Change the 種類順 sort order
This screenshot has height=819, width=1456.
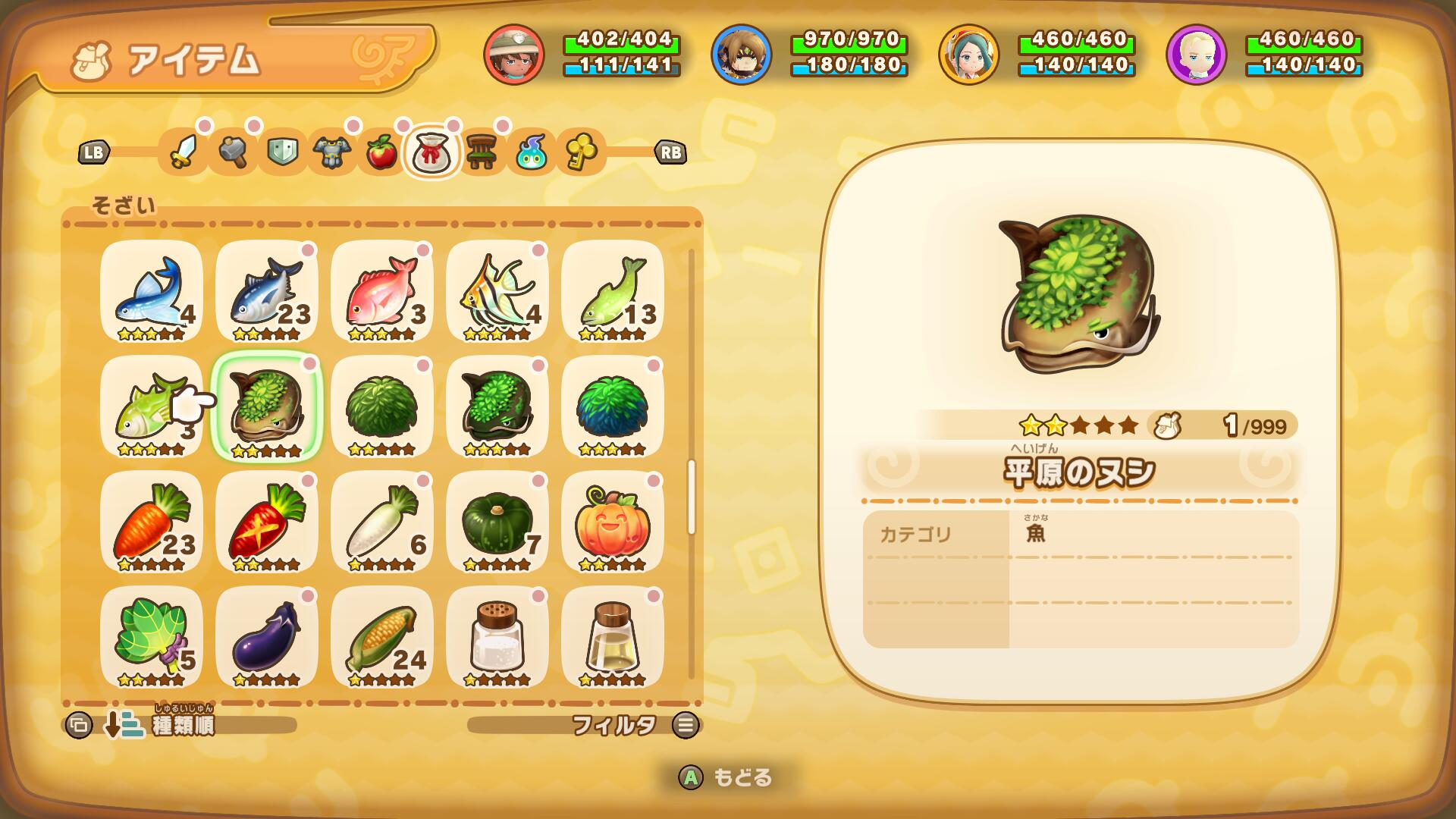182,726
